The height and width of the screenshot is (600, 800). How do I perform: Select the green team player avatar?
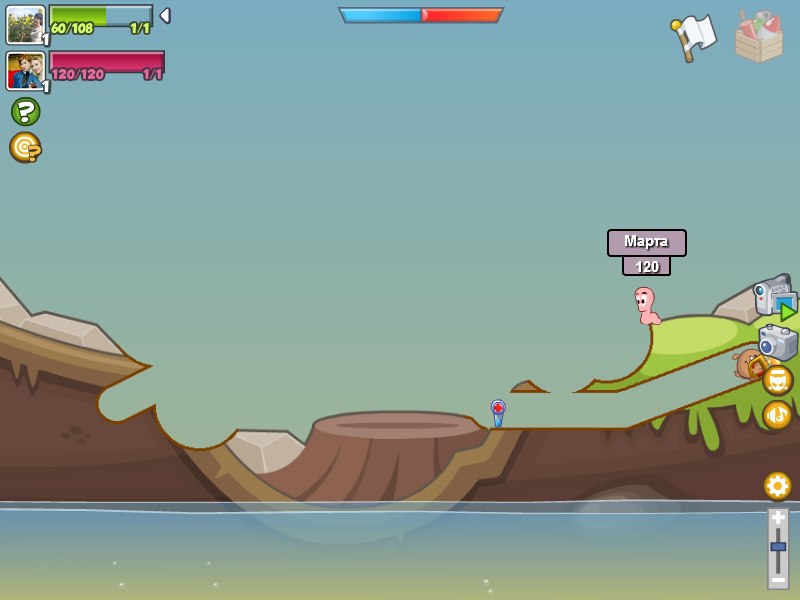(x=25, y=24)
